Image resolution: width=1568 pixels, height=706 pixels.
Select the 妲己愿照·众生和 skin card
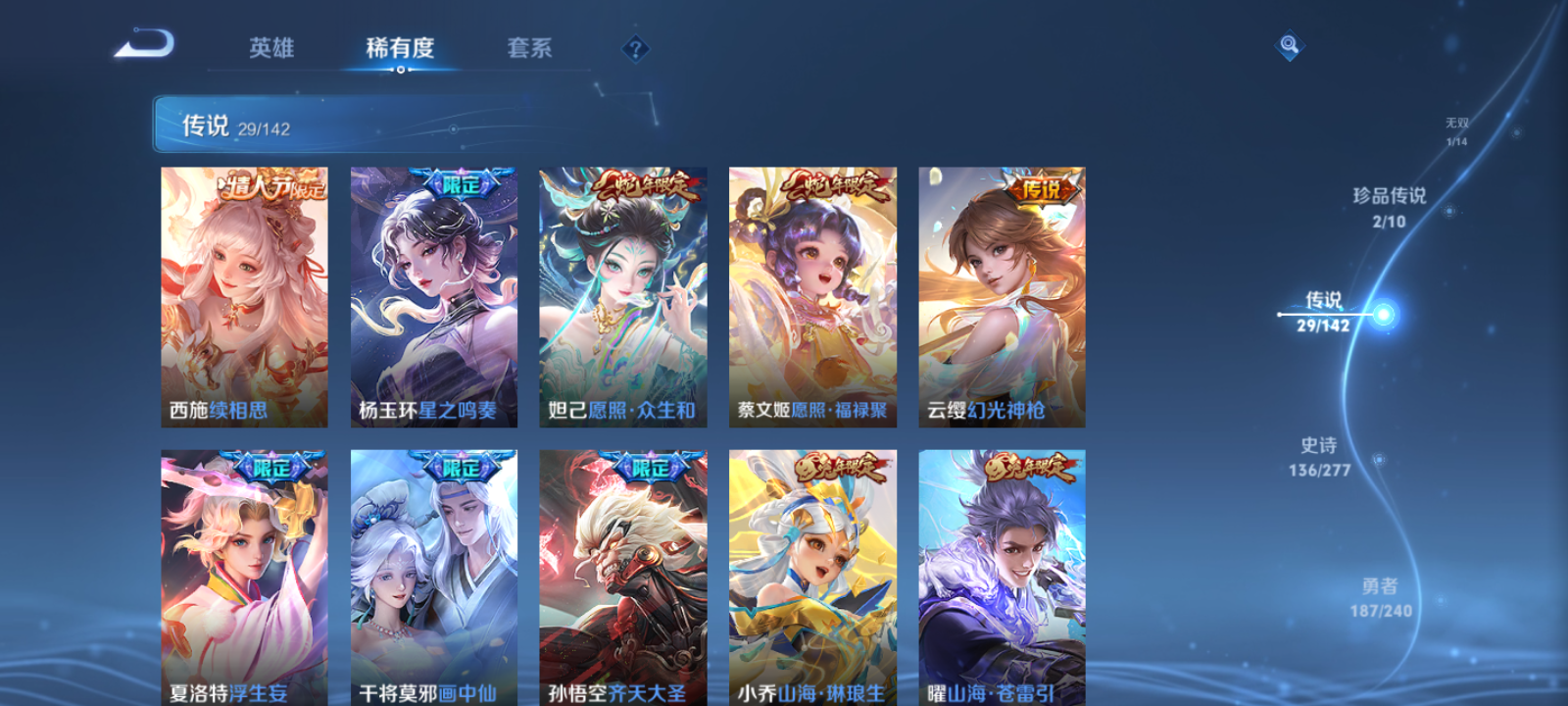[624, 294]
